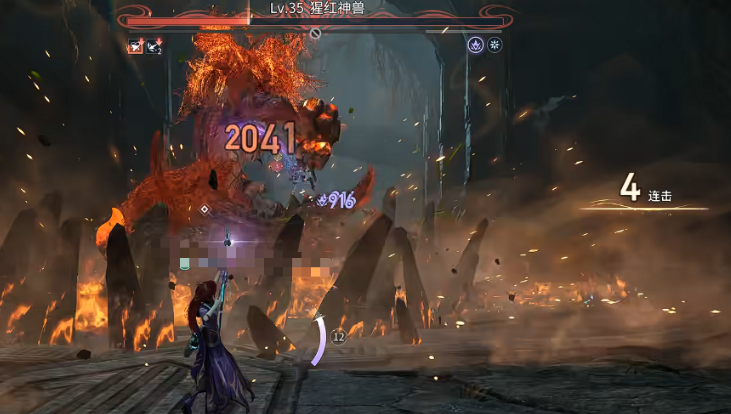
Task: Click the first debuff icon under boss bar
Action: (135, 46)
